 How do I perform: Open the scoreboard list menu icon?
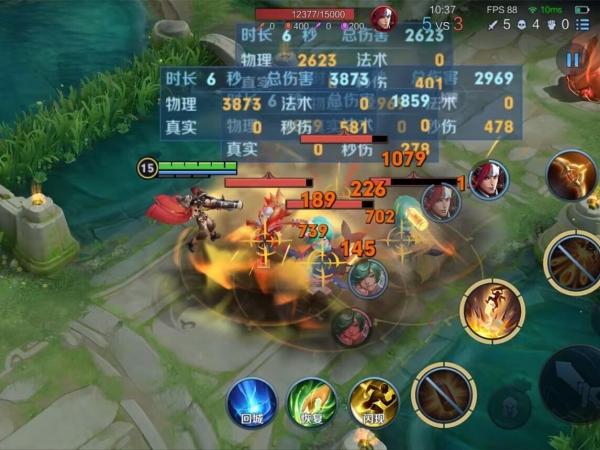point(583,24)
